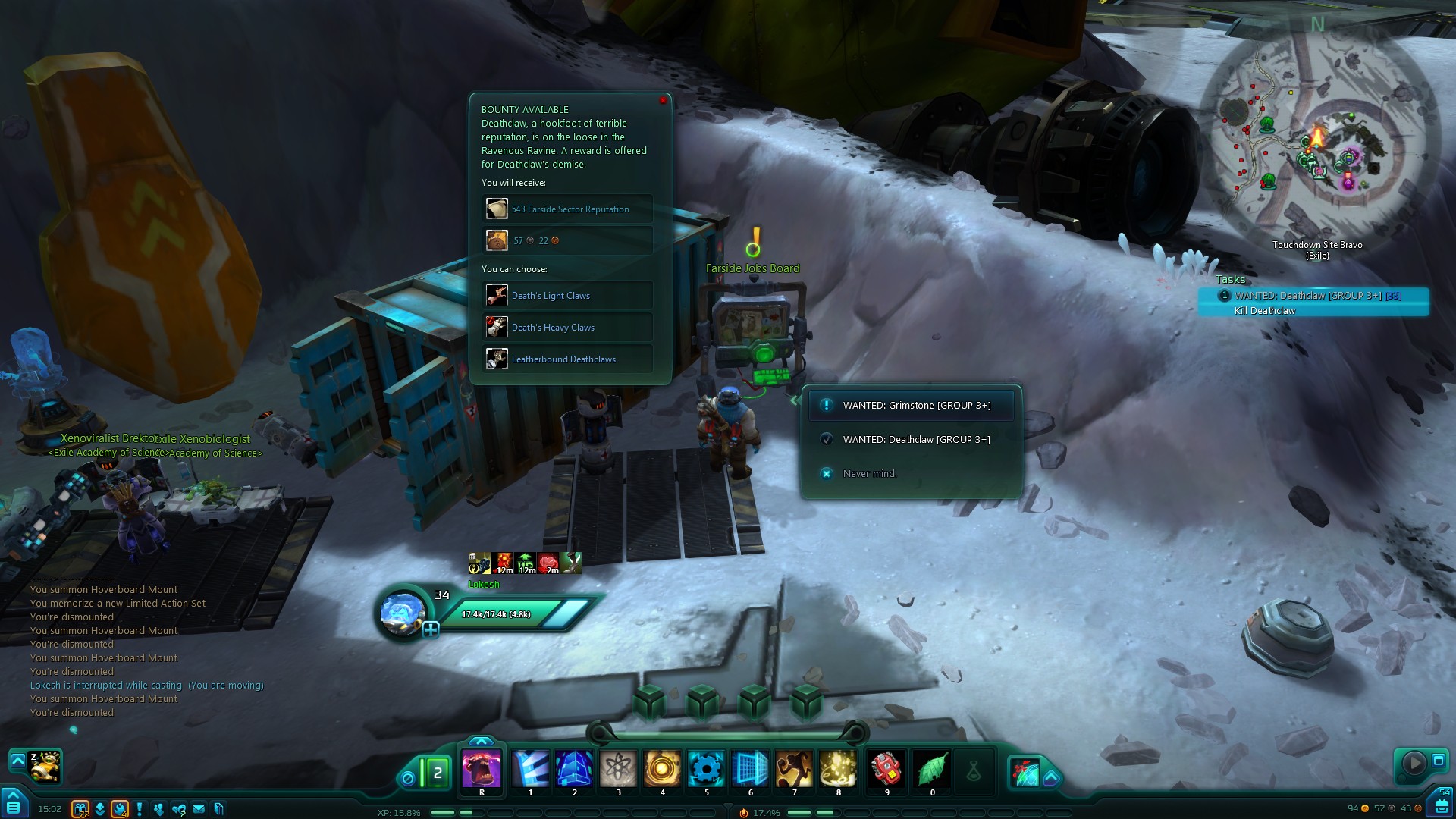
Task: Choose the Death's Heavy Claws reward
Action: click(567, 327)
